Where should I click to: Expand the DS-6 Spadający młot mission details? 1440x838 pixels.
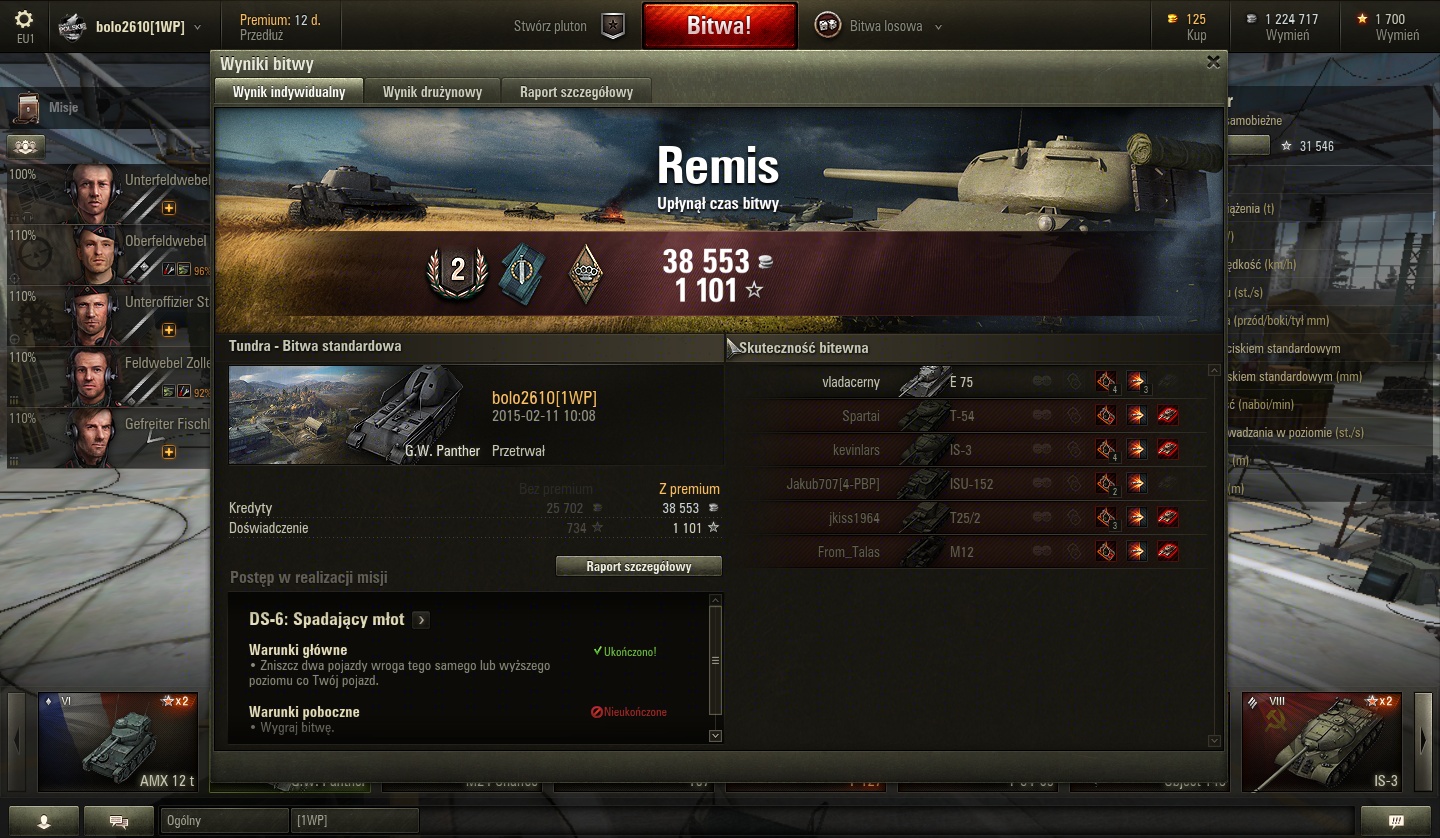[x=421, y=620]
